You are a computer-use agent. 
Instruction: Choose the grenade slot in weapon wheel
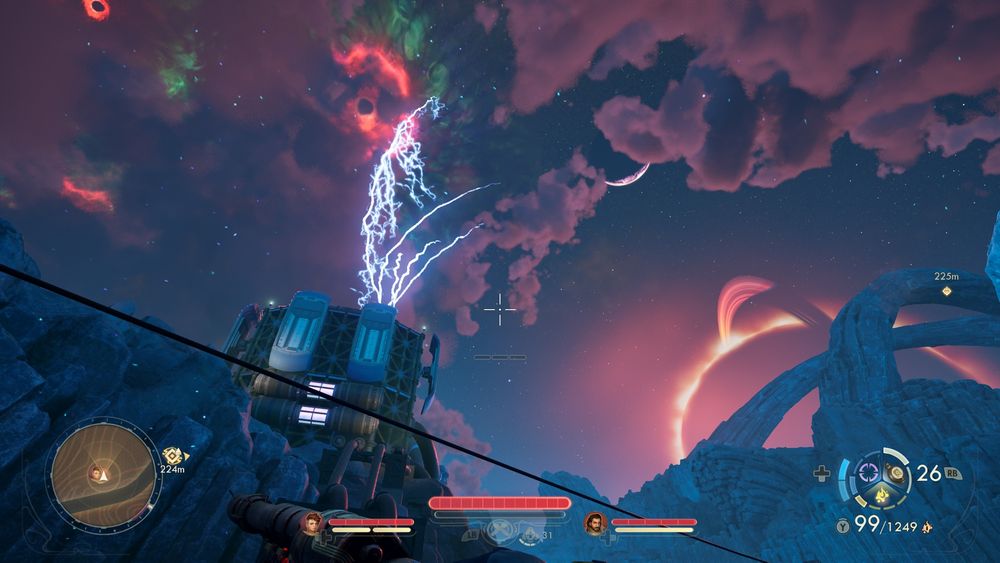tap(897, 472)
